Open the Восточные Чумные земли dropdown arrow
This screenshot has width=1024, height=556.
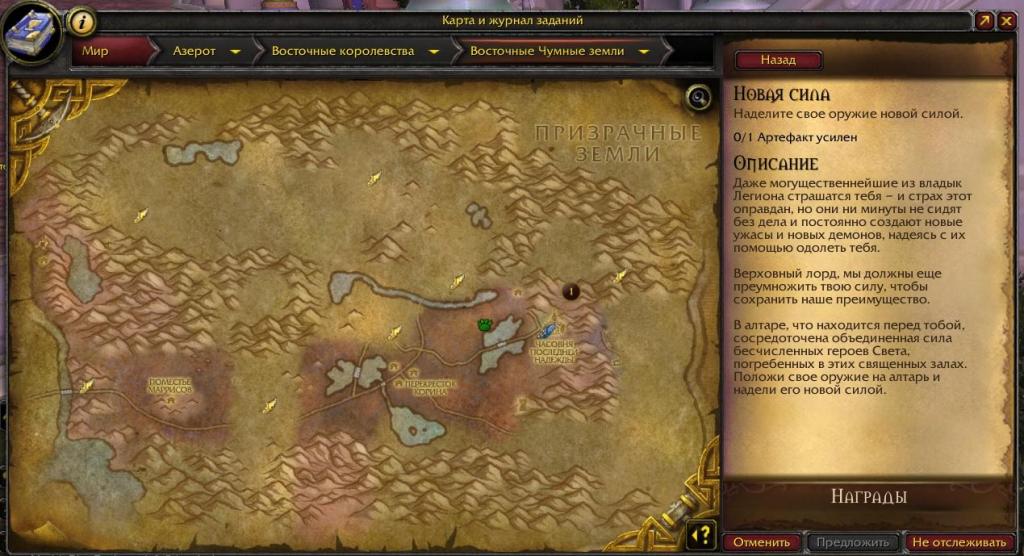point(644,51)
